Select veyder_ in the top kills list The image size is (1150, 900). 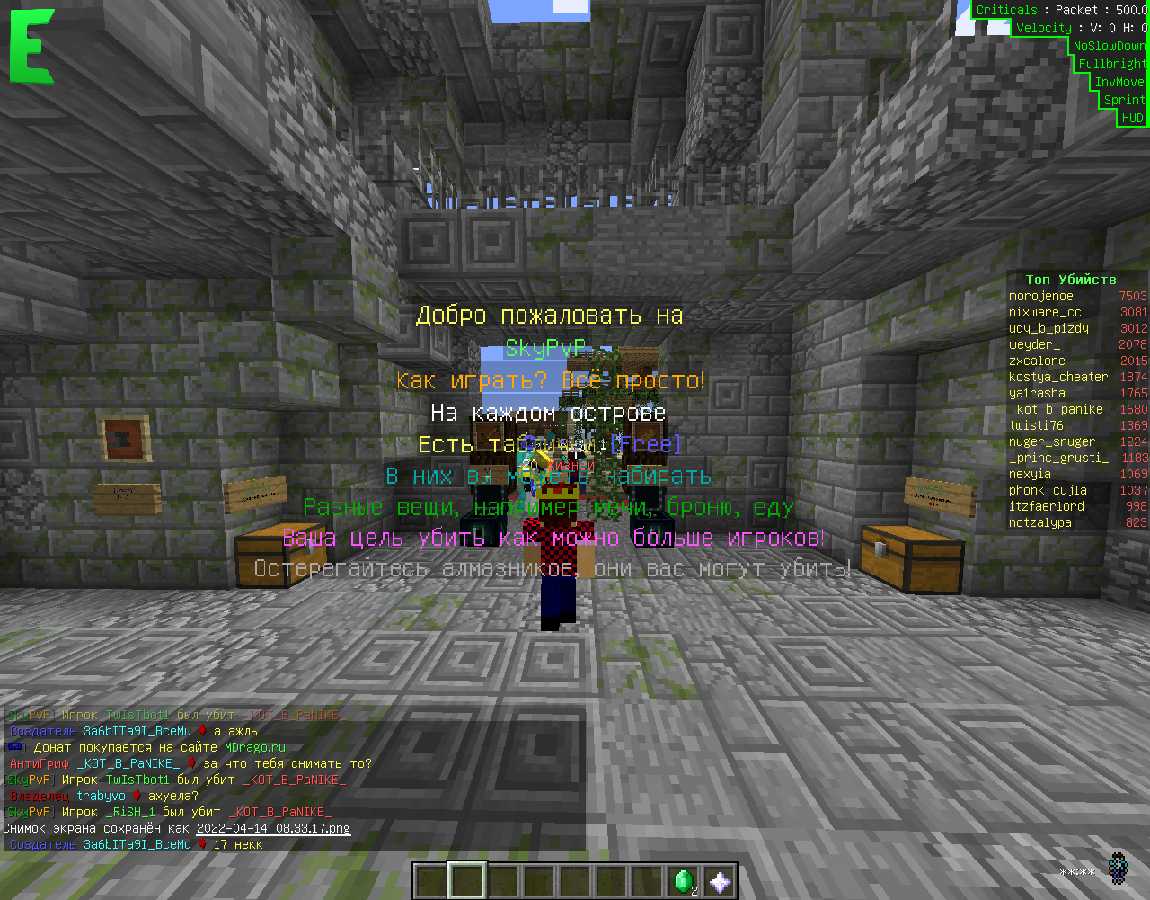pyautogui.click(x=1034, y=345)
